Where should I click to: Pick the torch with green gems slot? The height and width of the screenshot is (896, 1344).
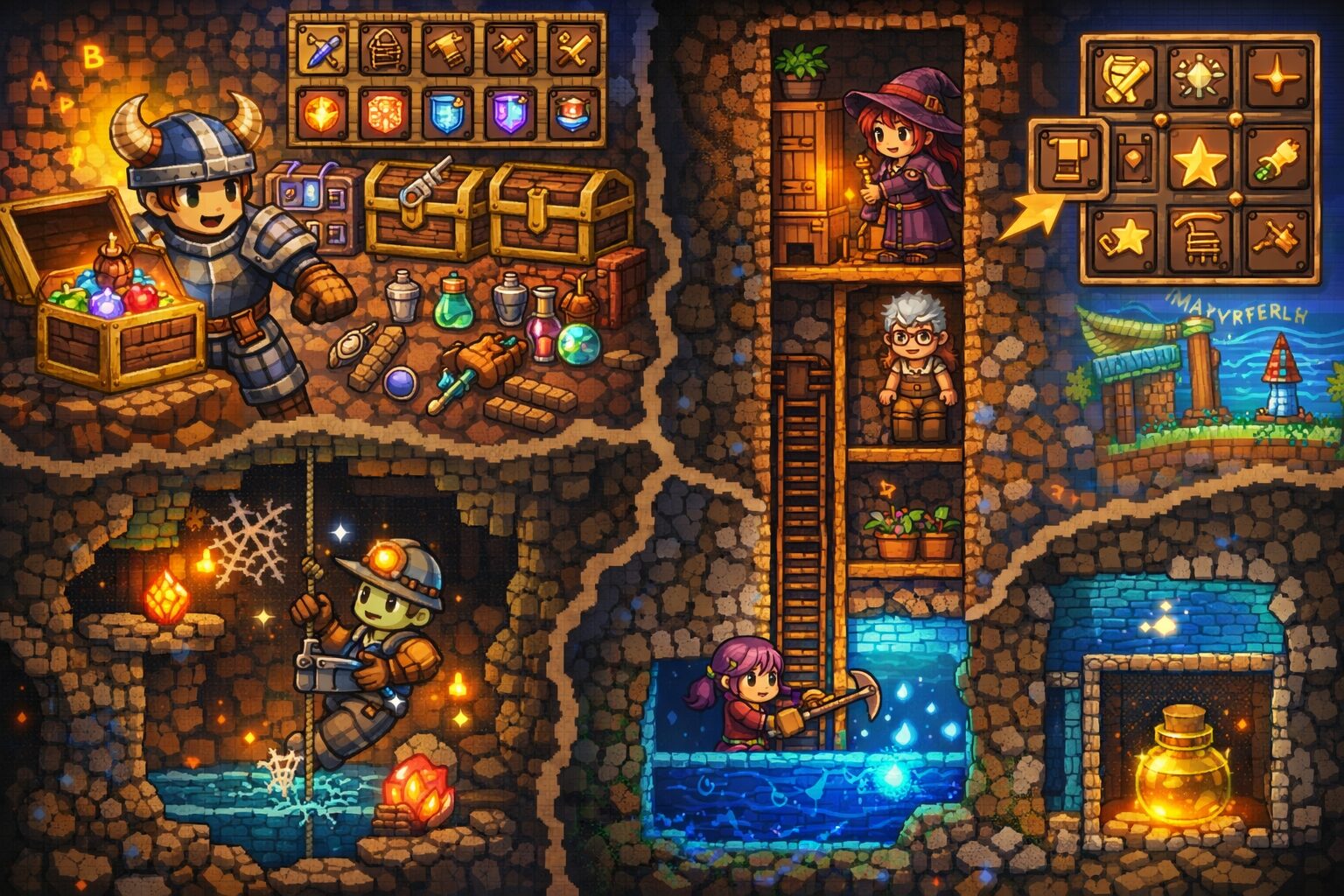(1276, 159)
